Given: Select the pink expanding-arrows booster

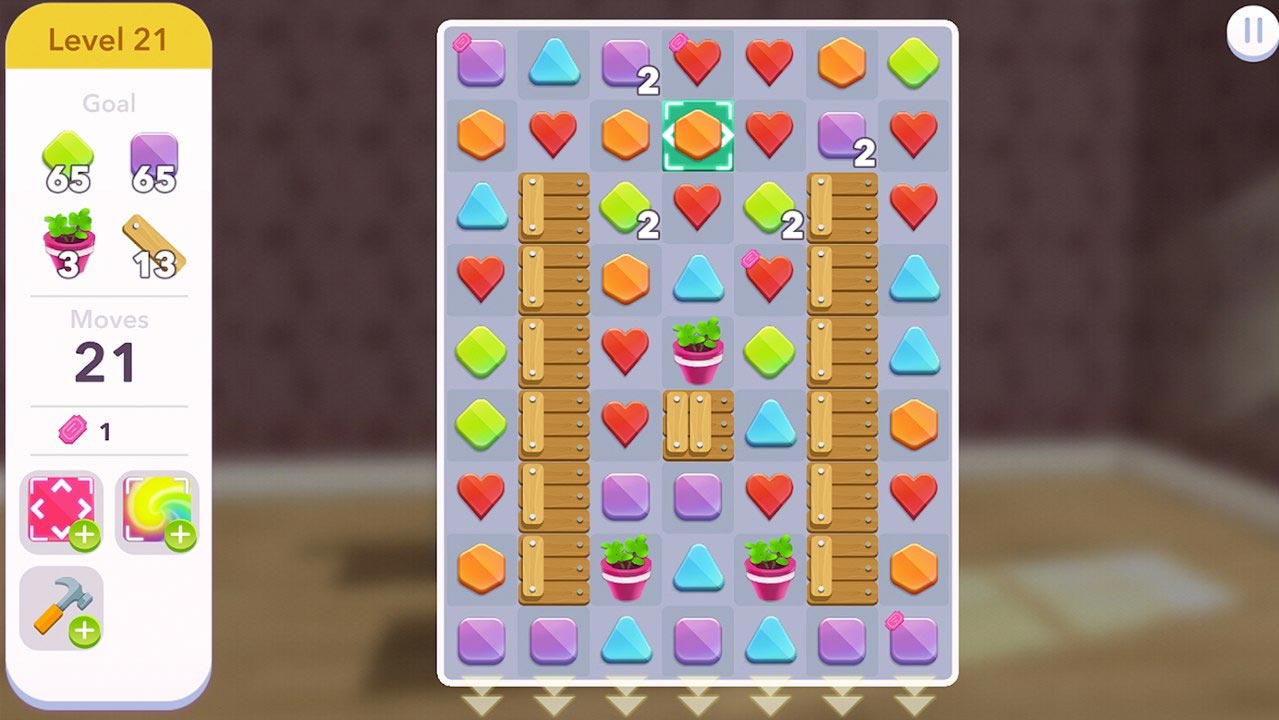Looking at the screenshot, I should pyautogui.click(x=61, y=511).
